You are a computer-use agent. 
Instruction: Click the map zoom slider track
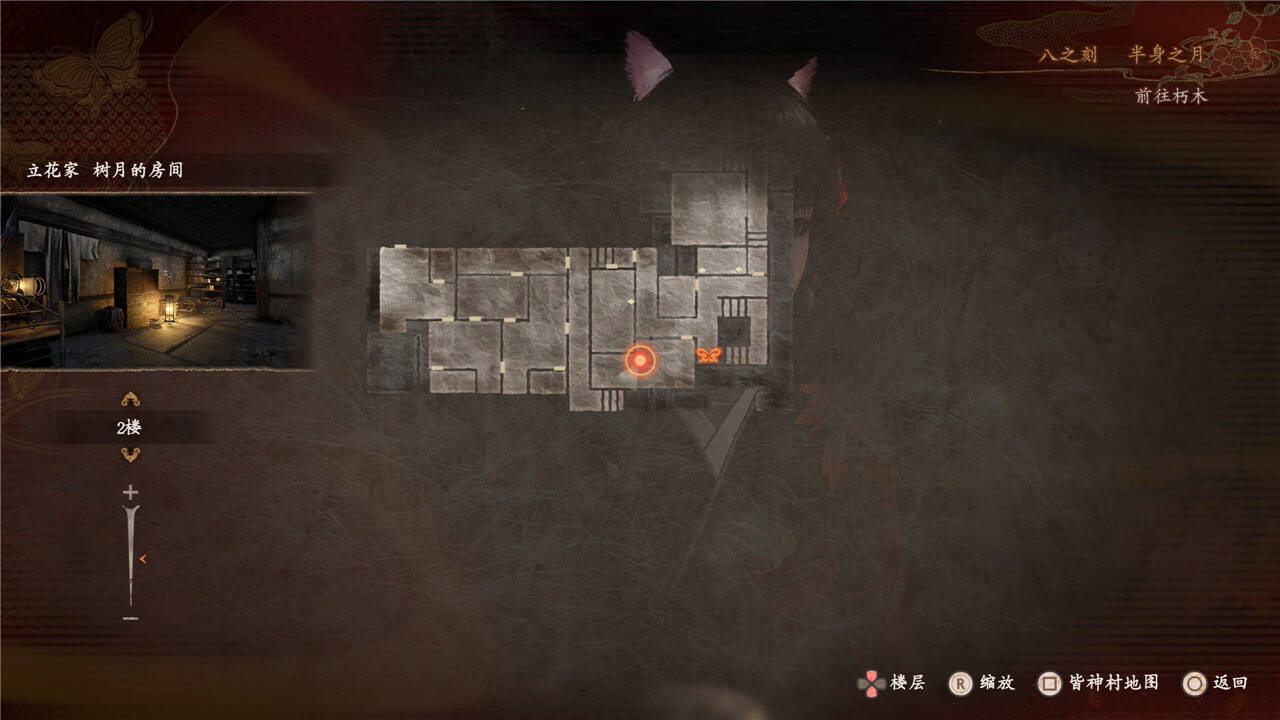coord(130,555)
